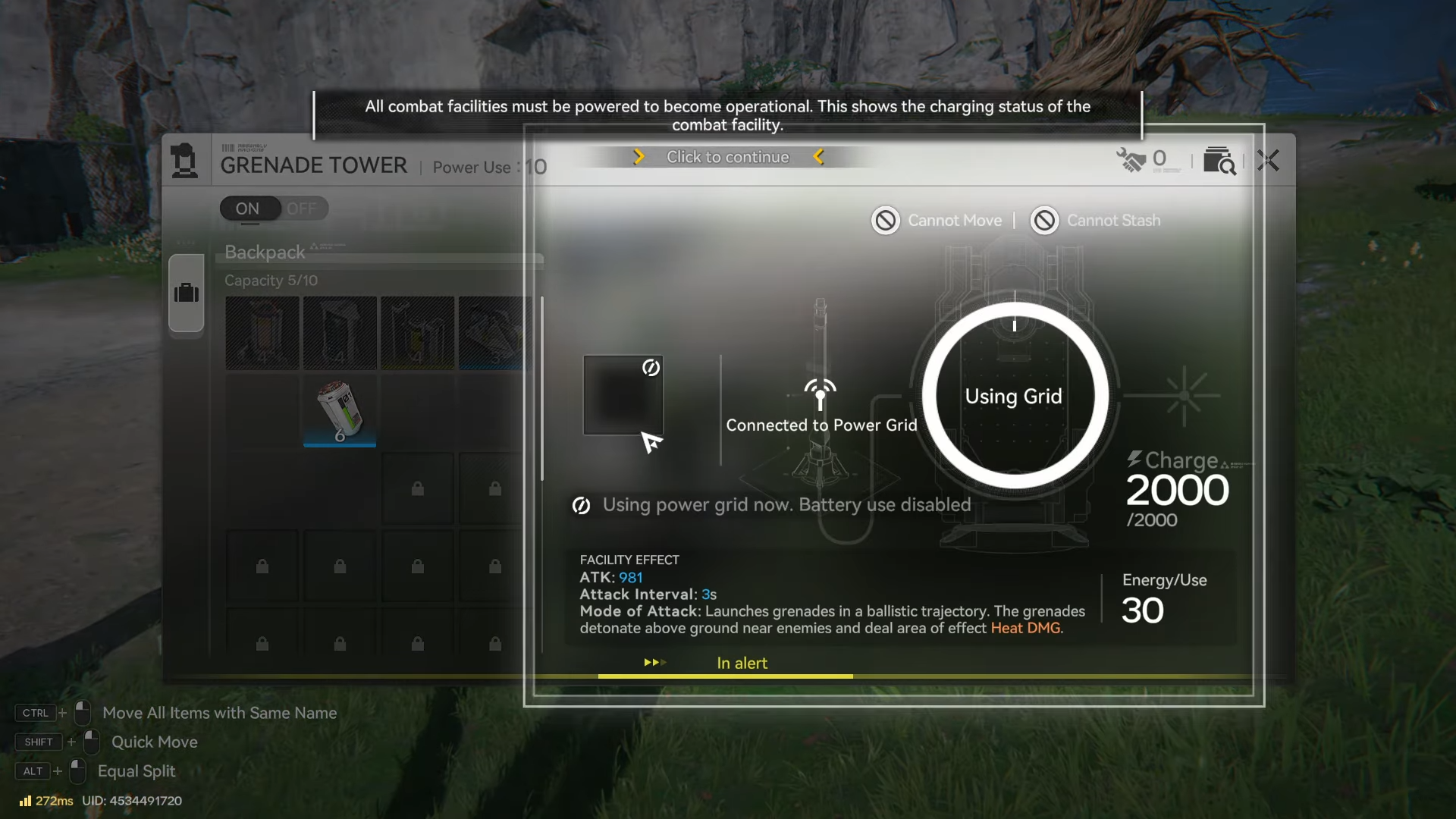Select the Cannot Stash indicator
Screen dimensions: 1456x819
click(1096, 221)
